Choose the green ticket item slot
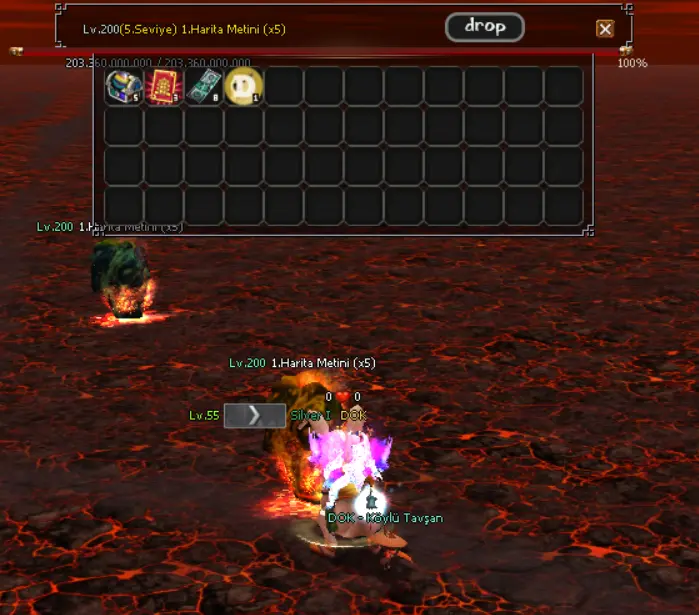The image size is (699, 615). pyautogui.click(x=204, y=87)
